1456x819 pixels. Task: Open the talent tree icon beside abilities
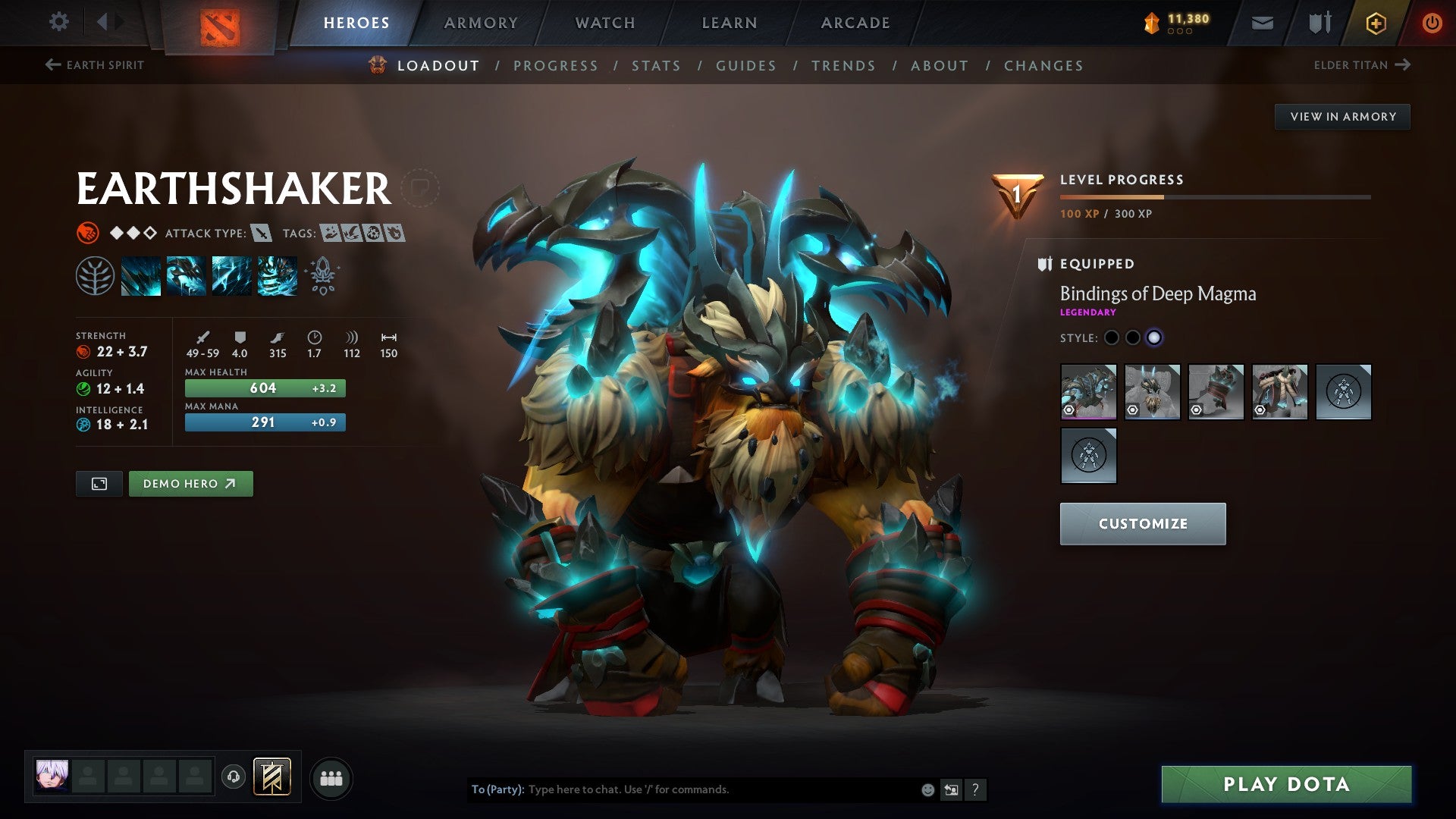coord(94,275)
